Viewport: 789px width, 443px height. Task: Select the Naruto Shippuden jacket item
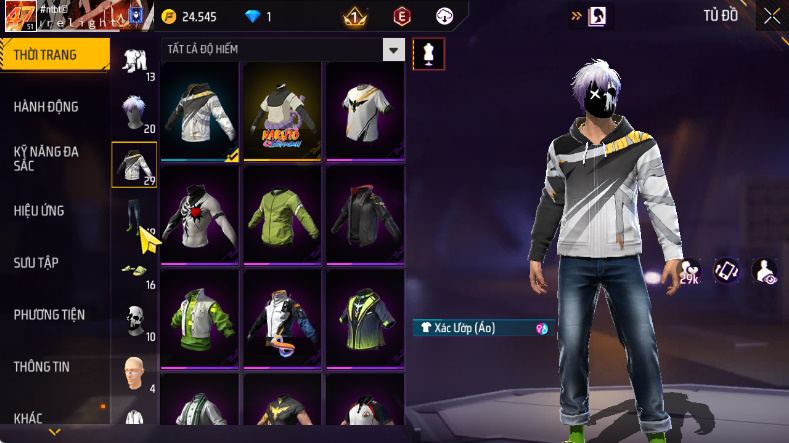(281, 112)
